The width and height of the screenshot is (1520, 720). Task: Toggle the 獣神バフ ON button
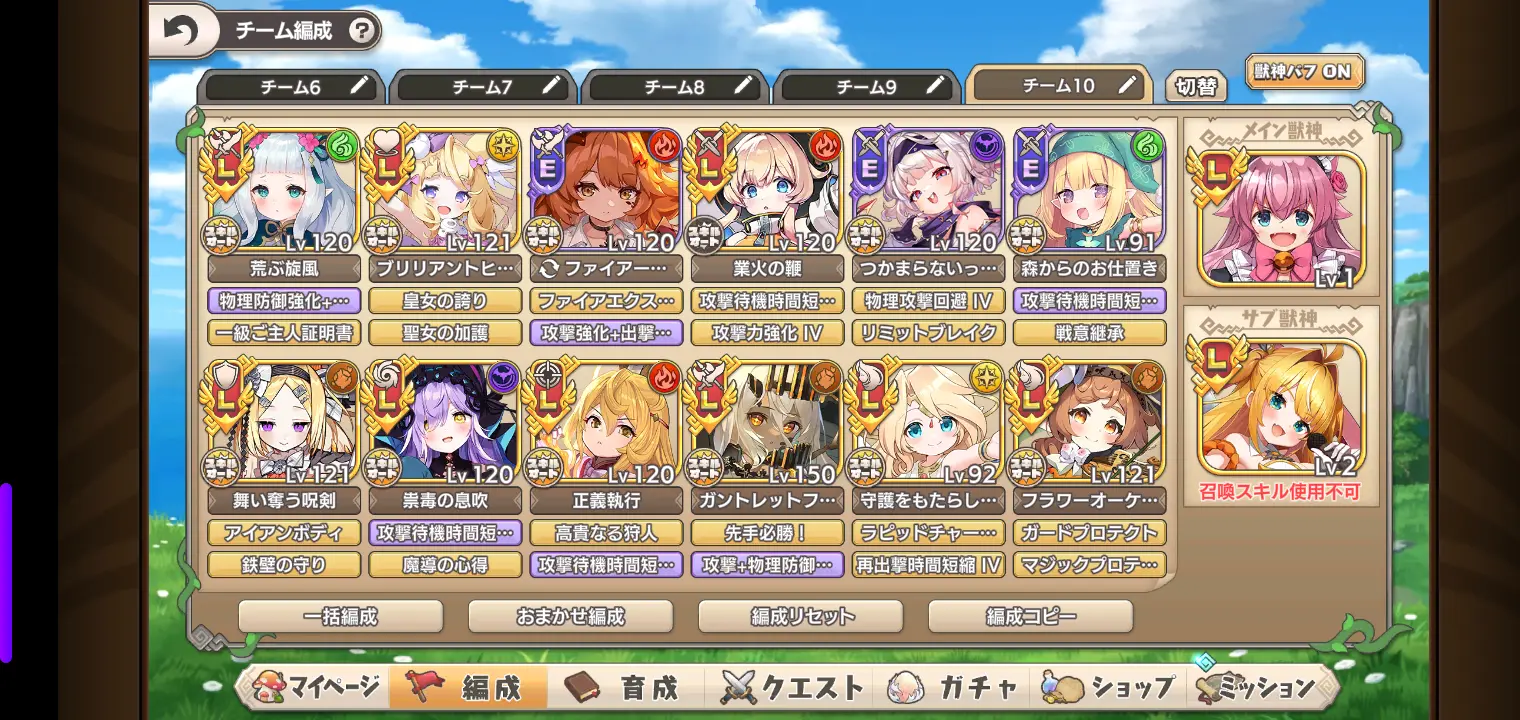[1304, 71]
